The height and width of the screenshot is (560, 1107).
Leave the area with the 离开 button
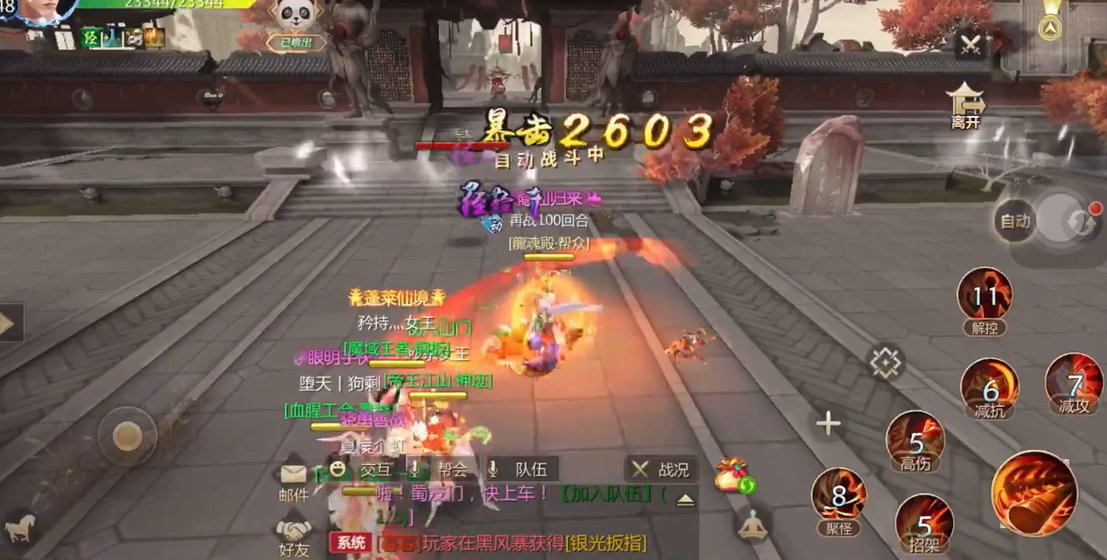(966, 105)
